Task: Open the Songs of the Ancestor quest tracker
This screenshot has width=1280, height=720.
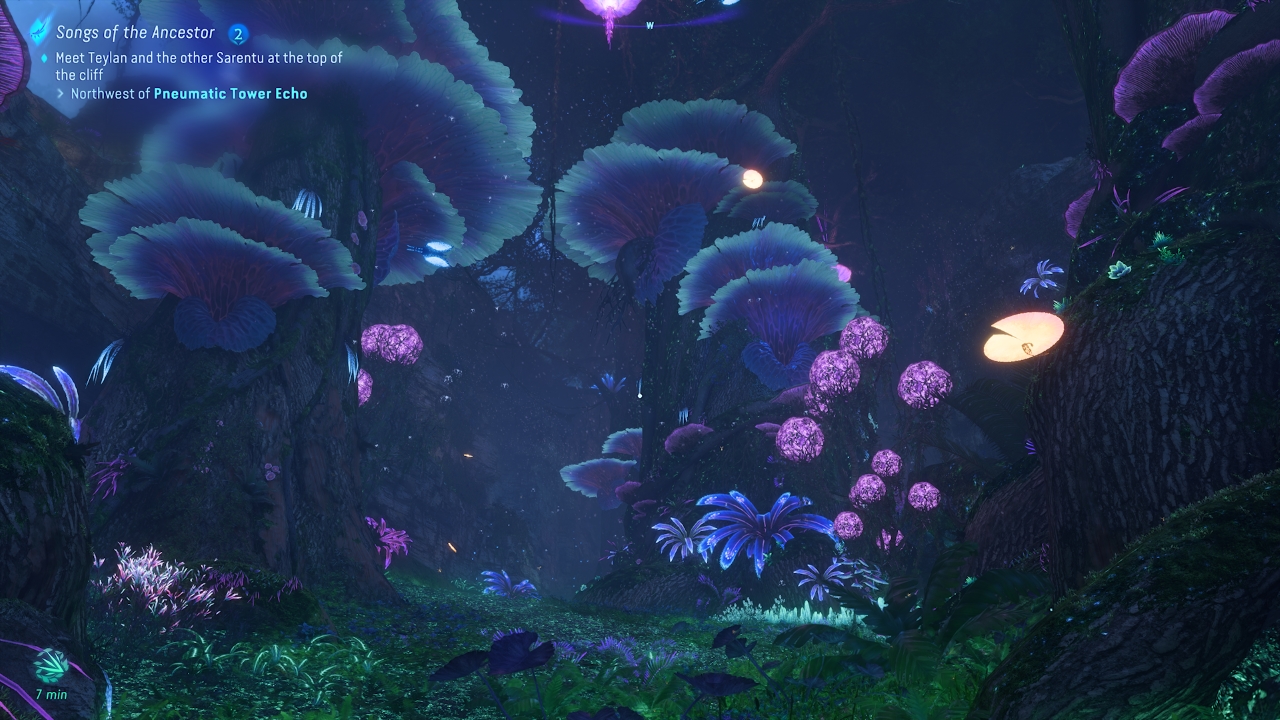Action: coord(135,33)
